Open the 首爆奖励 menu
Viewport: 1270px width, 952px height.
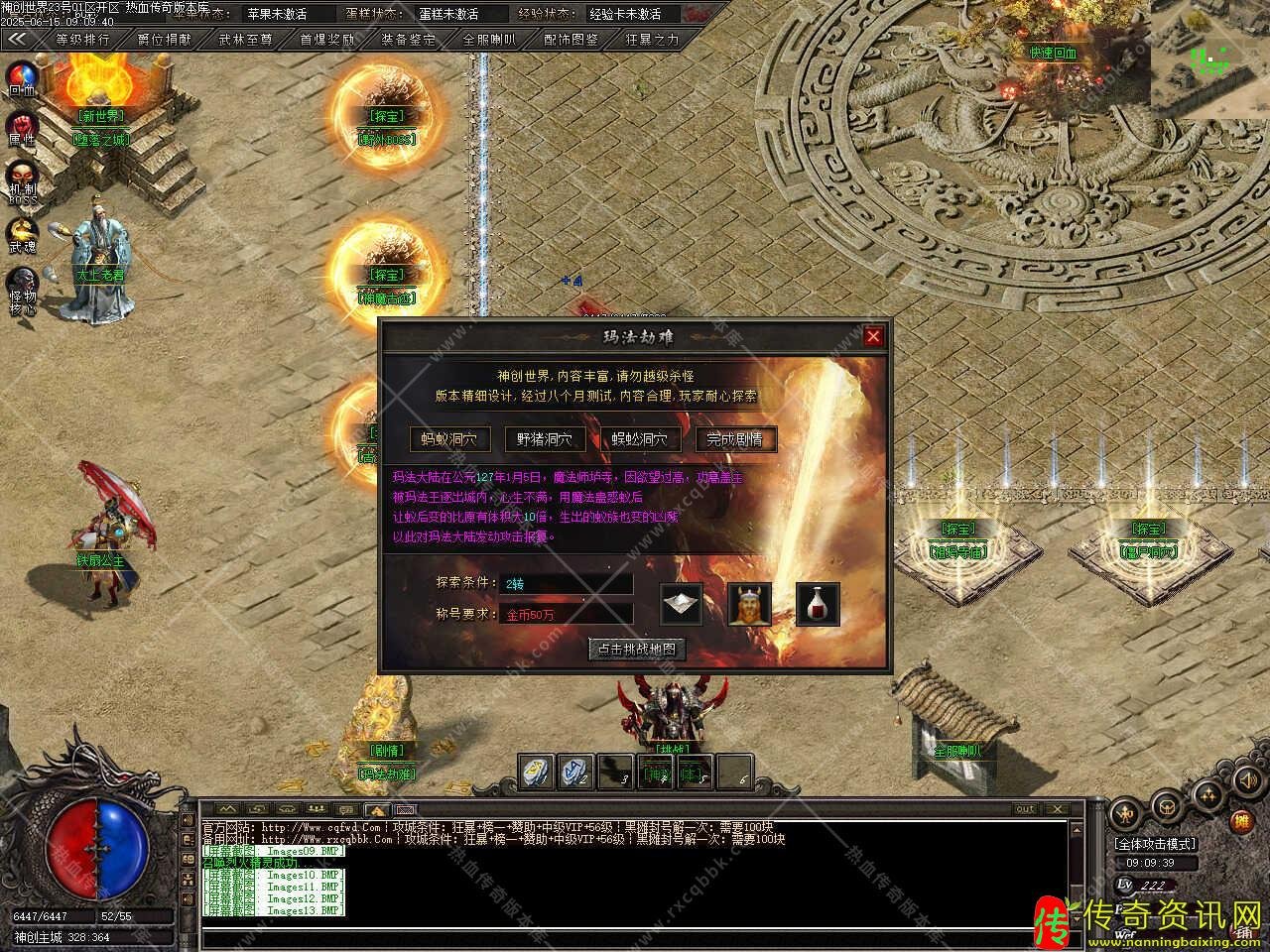tap(326, 40)
